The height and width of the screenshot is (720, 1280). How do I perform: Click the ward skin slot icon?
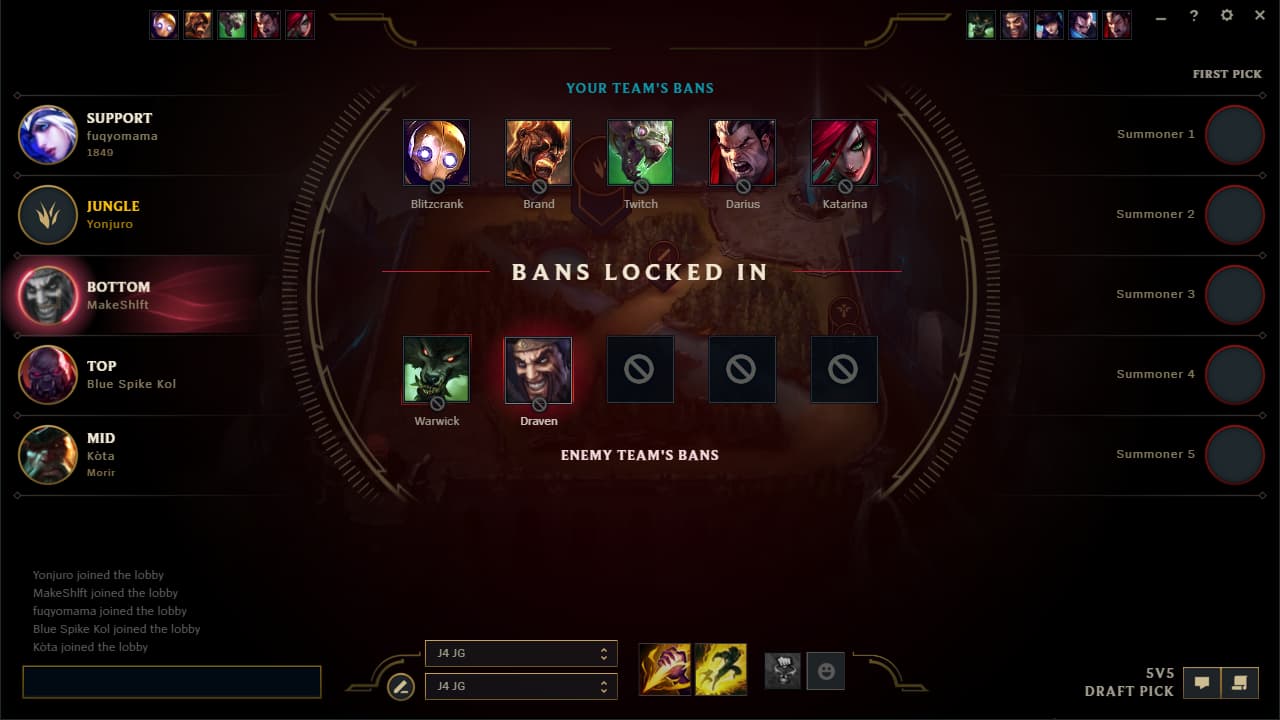(782, 671)
